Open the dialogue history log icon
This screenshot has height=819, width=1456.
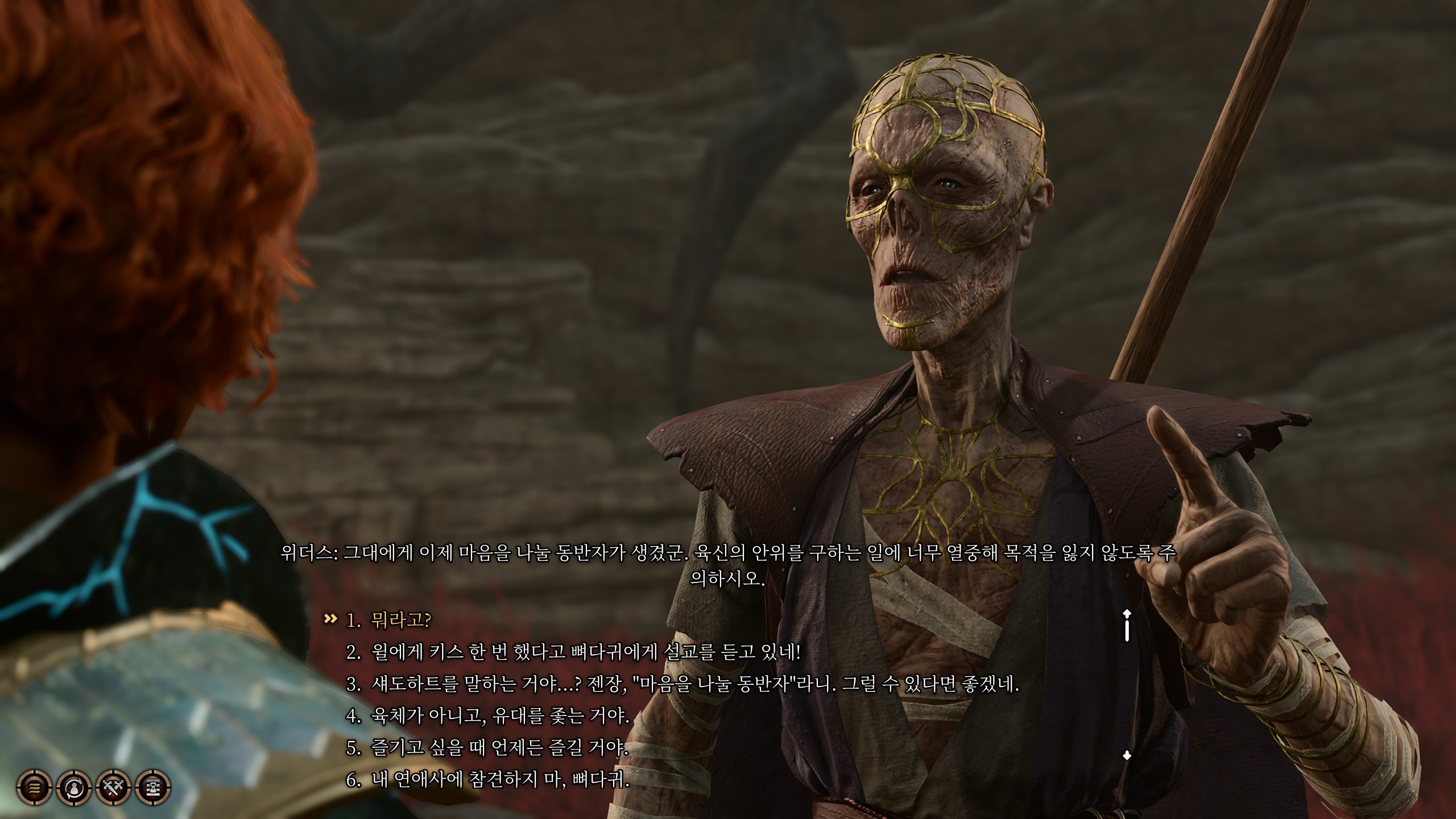point(35,788)
